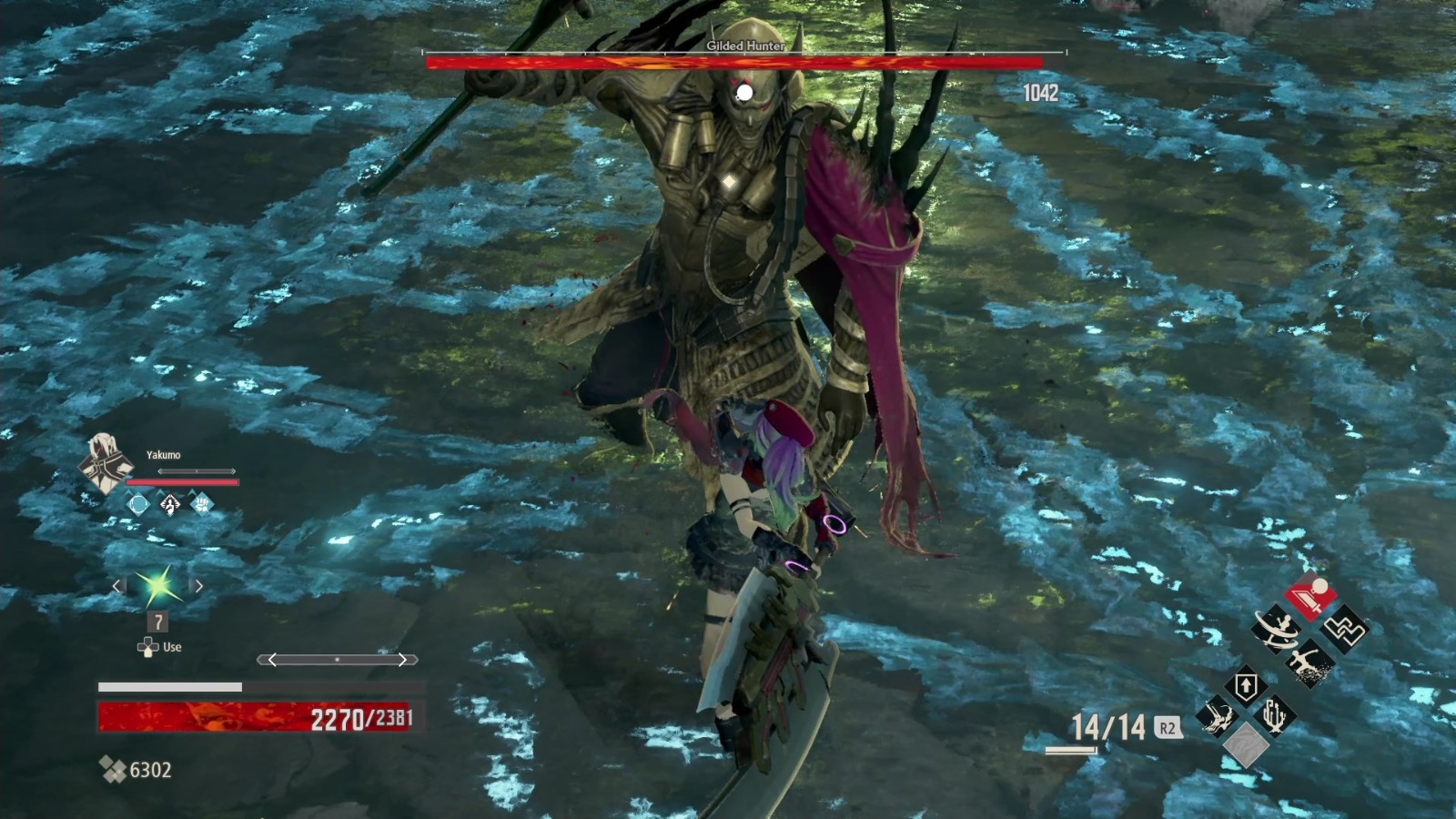
Task: Click the left arrow on the item selector
Action: (118, 587)
